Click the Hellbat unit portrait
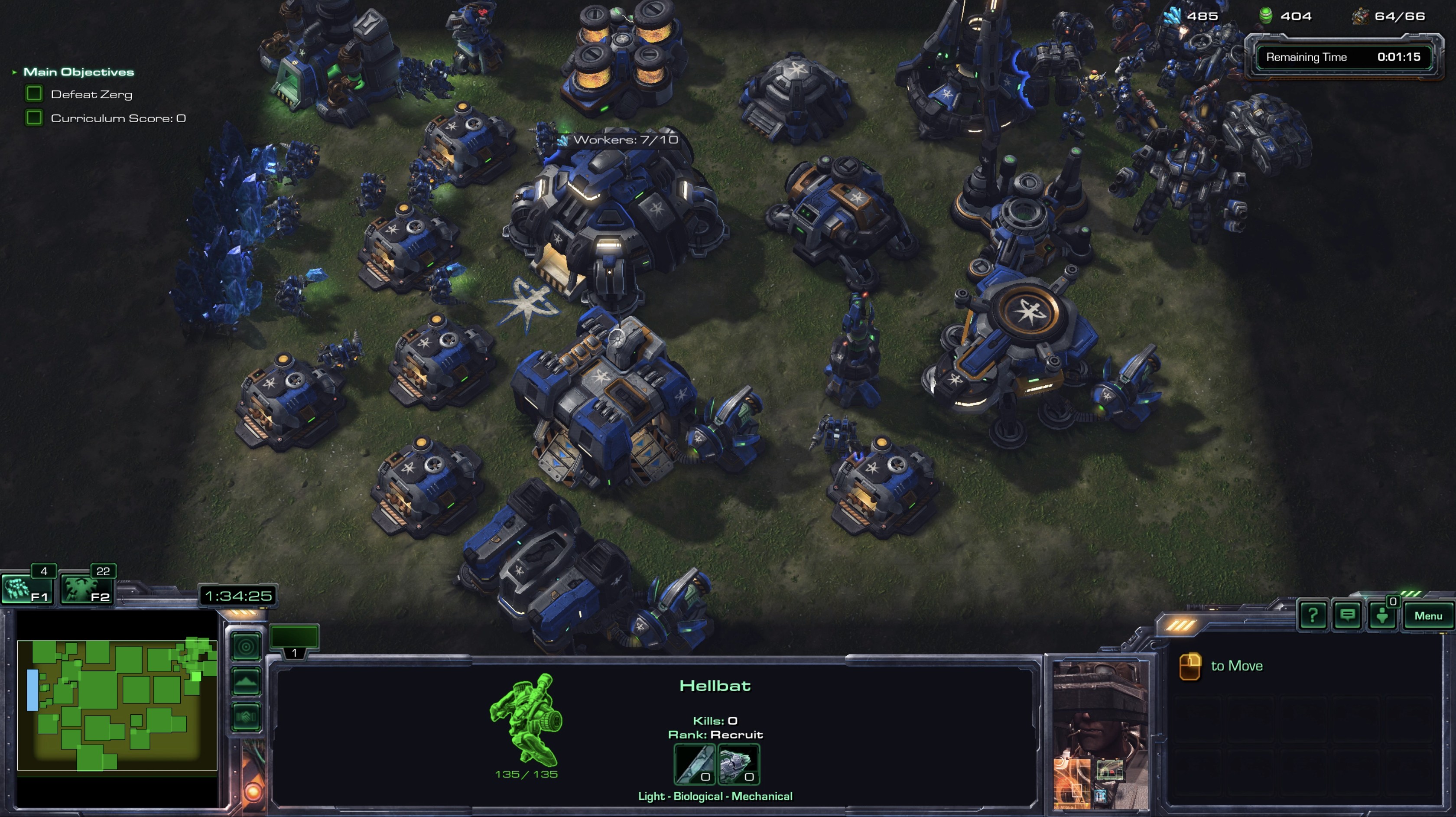This screenshot has height=817, width=1456. point(1099,735)
